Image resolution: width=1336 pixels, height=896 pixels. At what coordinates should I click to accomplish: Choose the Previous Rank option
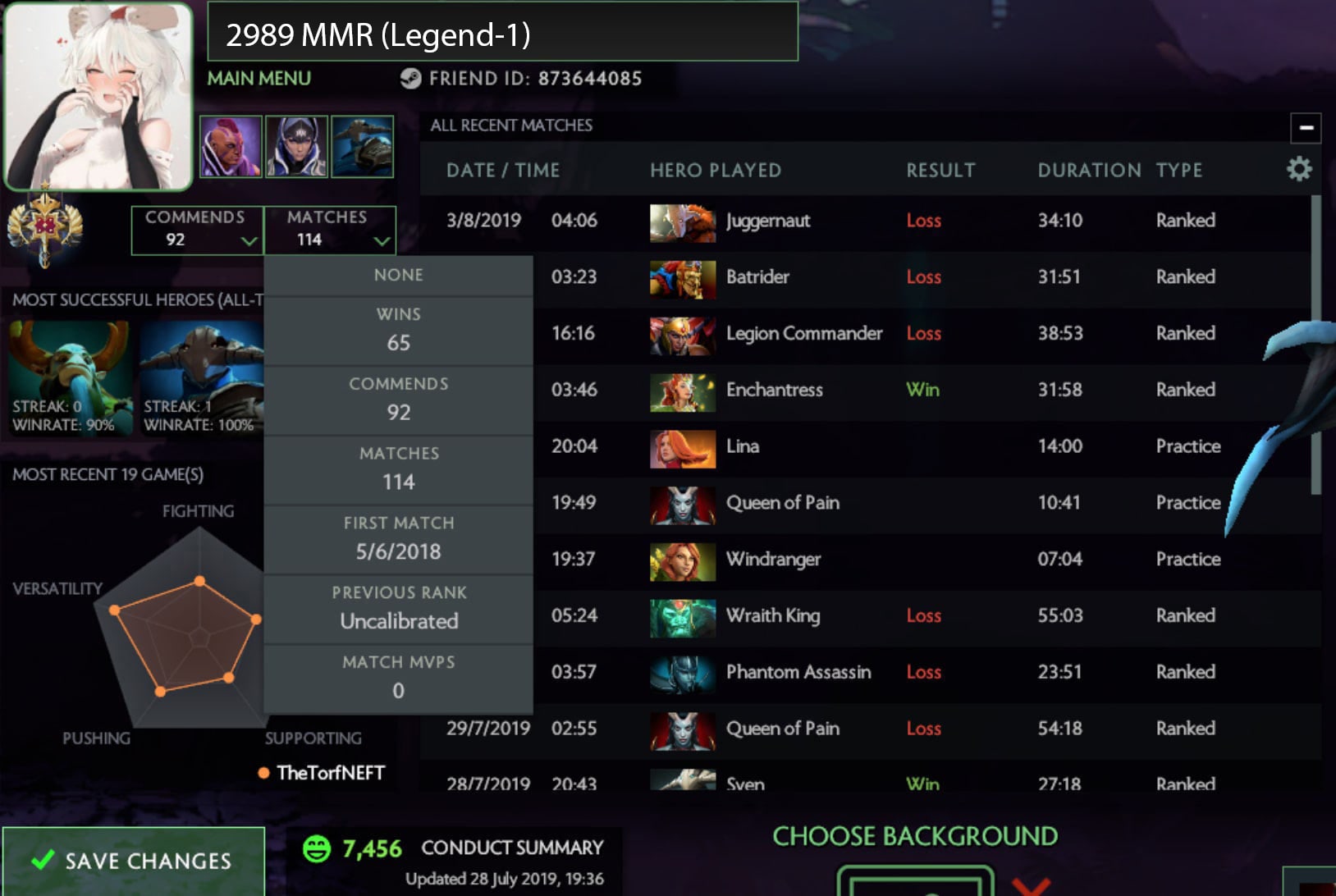click(398, 609)
